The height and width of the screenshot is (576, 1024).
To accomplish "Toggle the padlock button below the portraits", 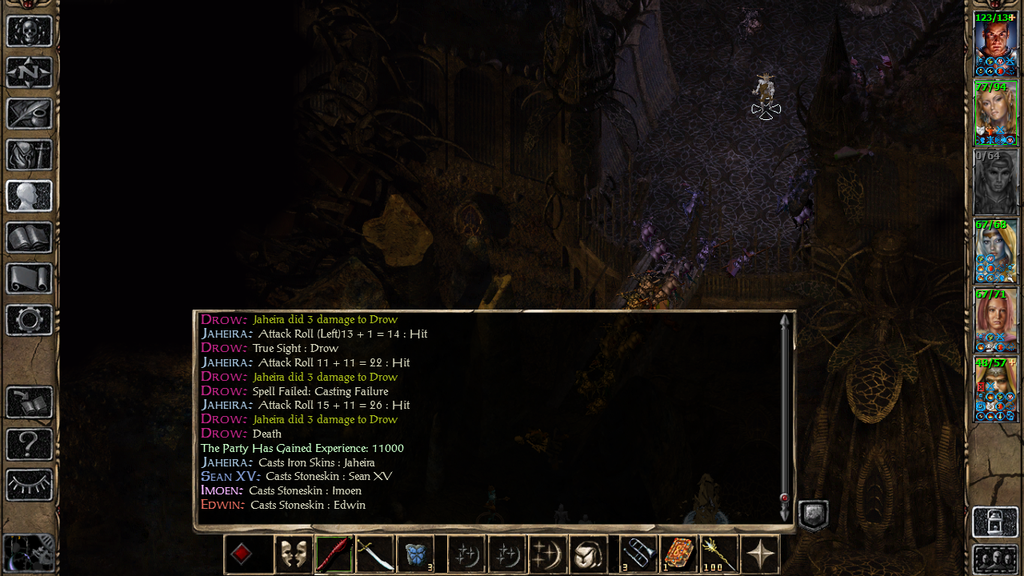I will point(995,521).
